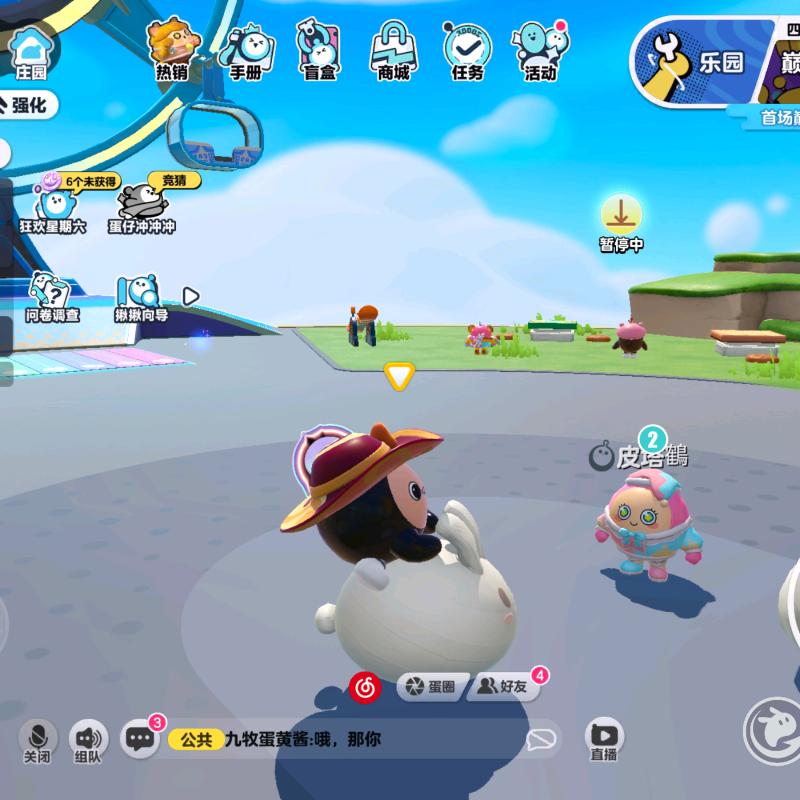800x800 pixels.
Task: Open the 好友 friends list
Action: pos(503,686)
